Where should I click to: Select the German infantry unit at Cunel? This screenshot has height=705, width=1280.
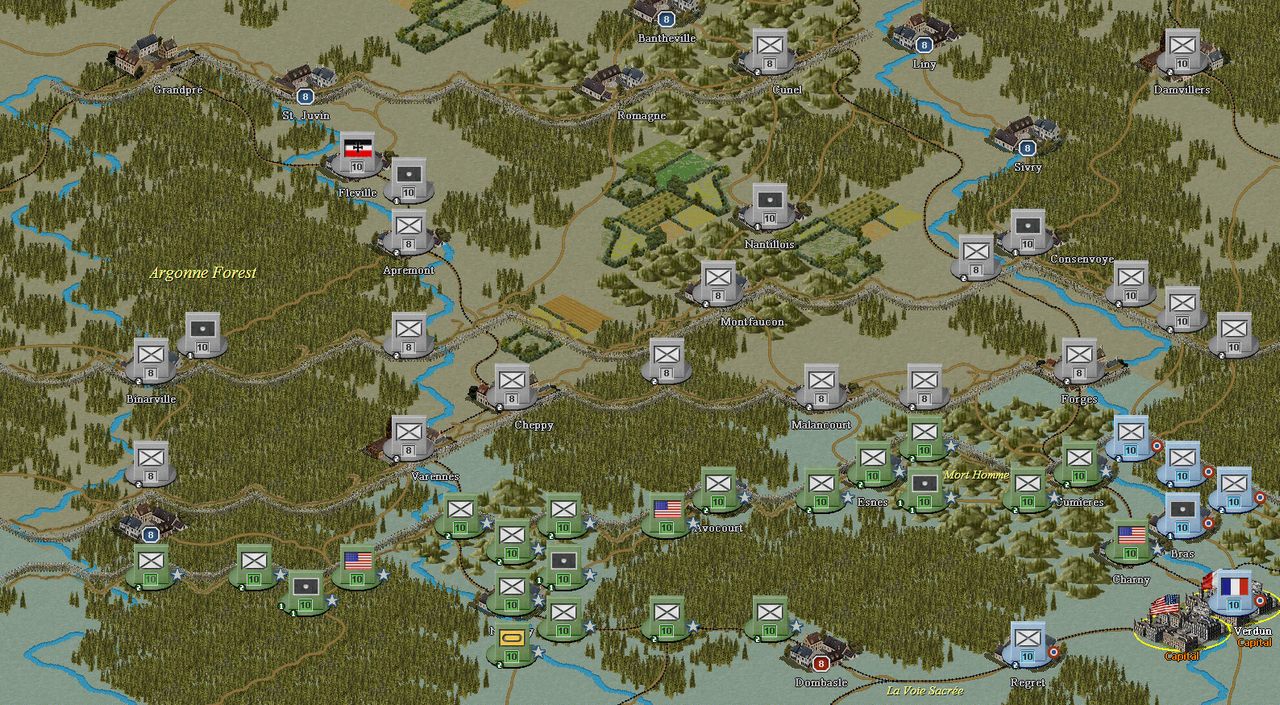770,48
